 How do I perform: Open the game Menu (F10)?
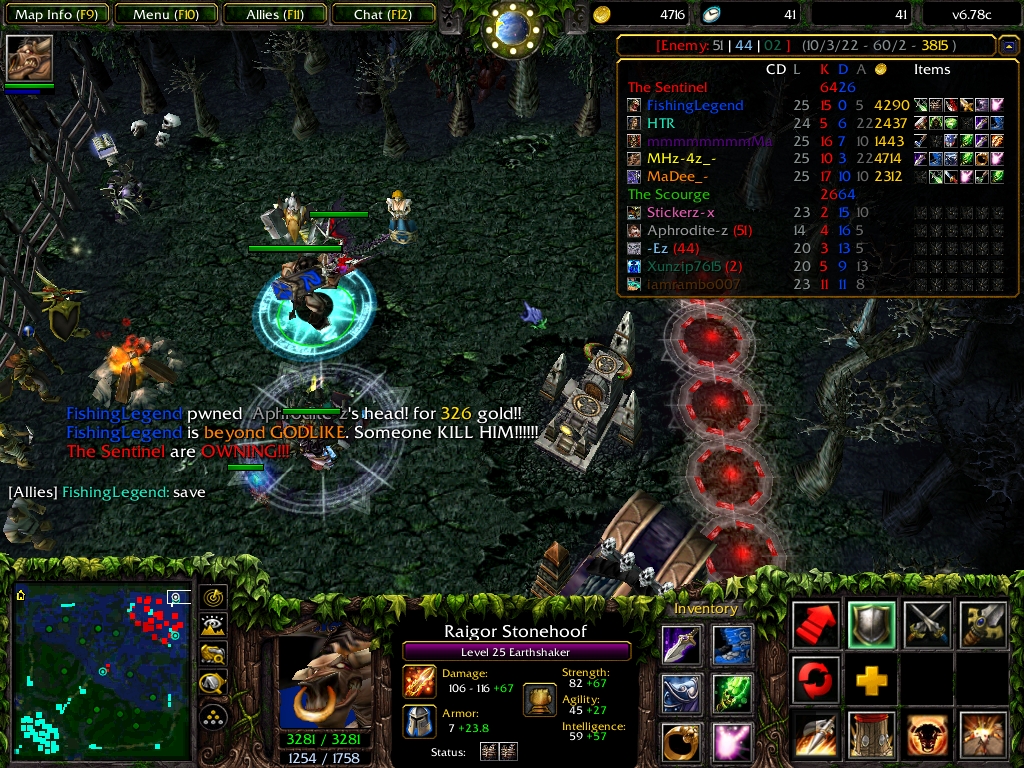165,15
